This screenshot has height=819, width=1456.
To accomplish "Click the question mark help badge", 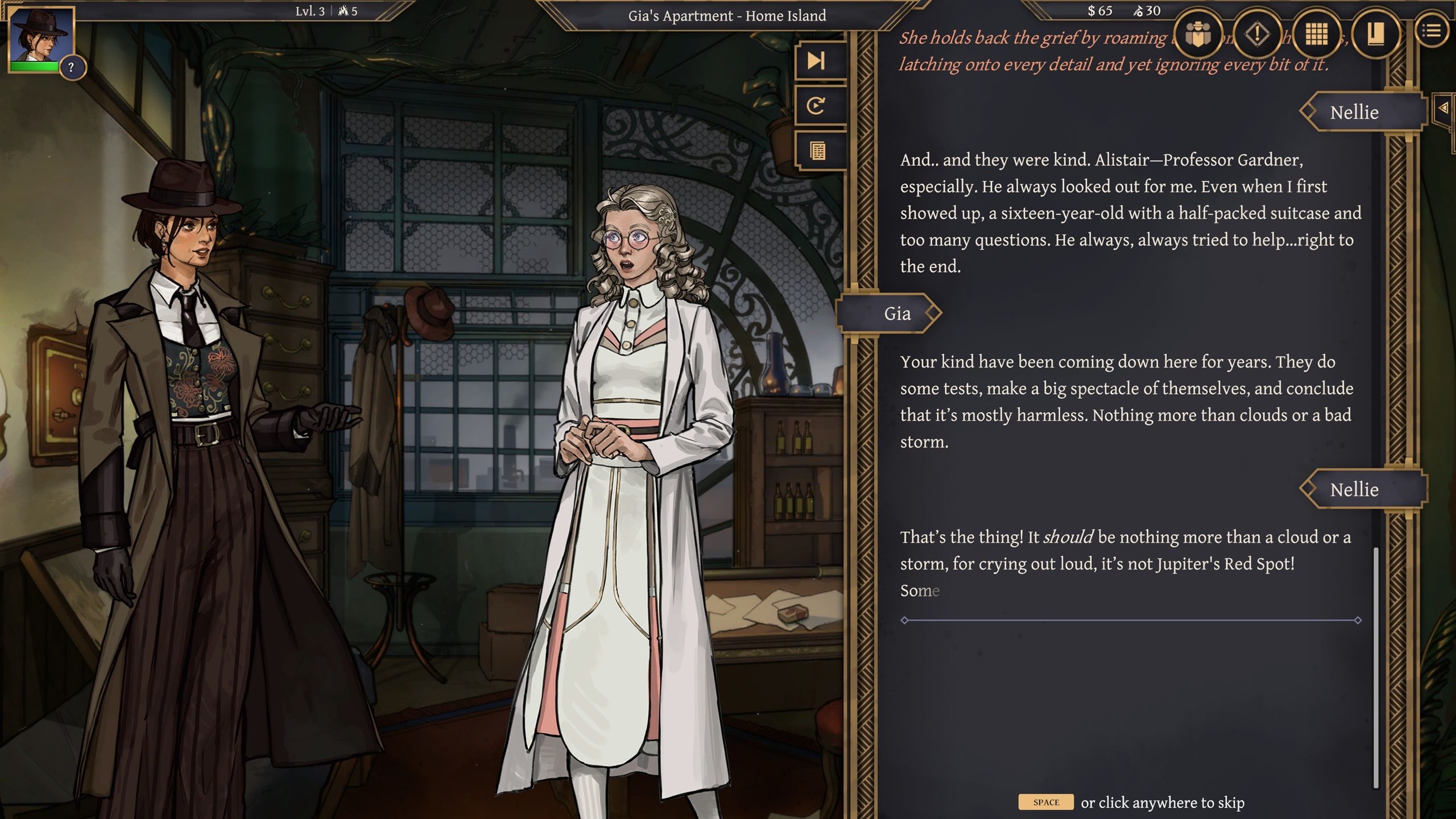I will point(71,68).
